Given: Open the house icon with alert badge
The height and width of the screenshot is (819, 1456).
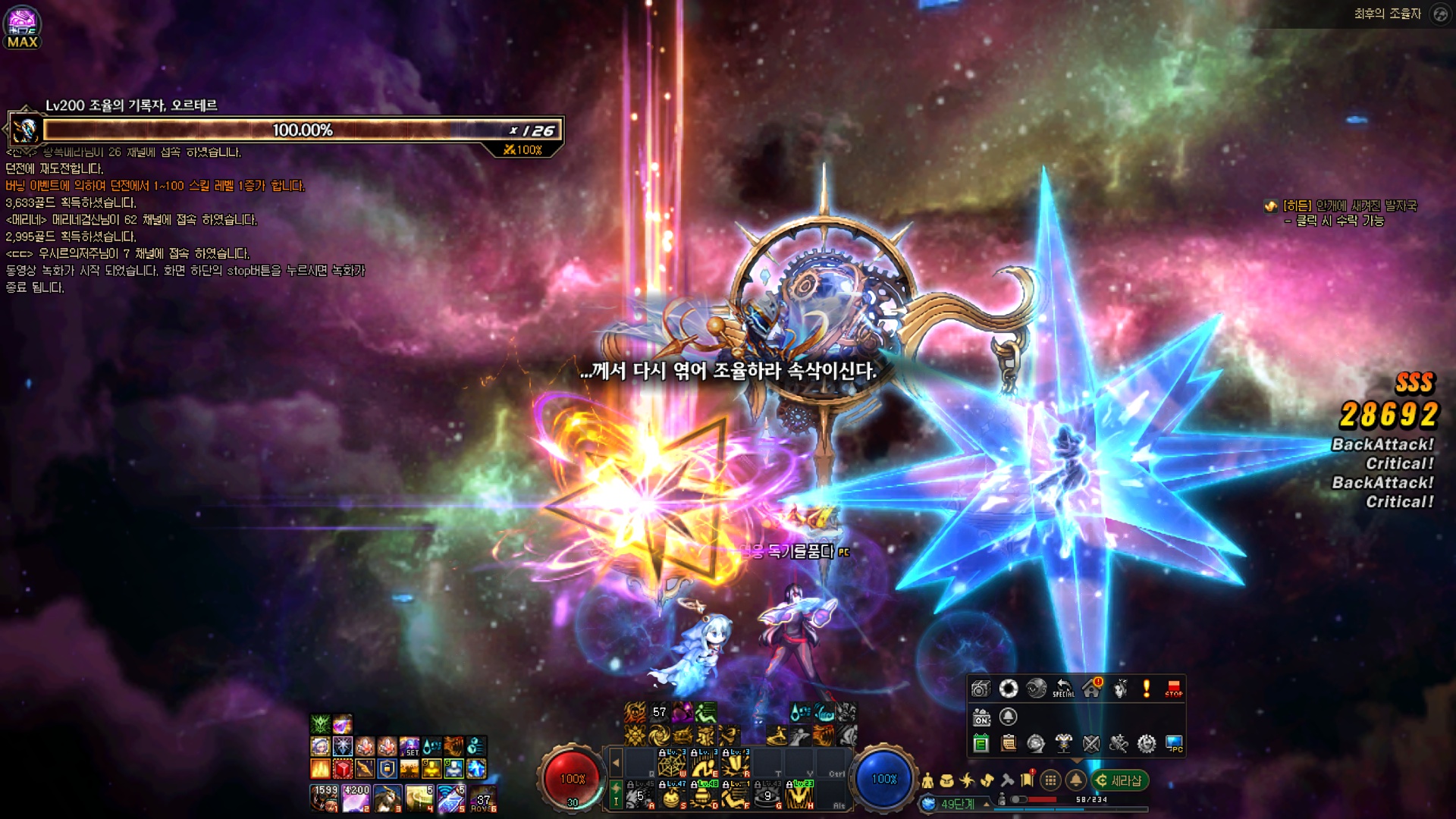Looking at the screenshot, I should [x=1092, y=688].
